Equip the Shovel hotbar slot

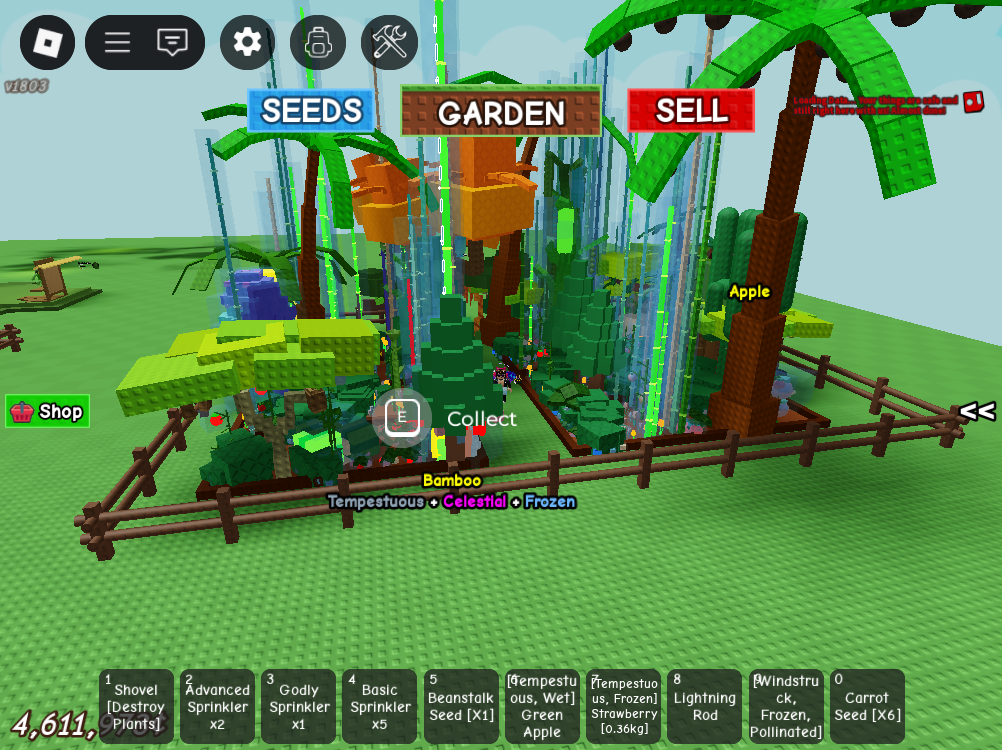click(x=136, y=706)
